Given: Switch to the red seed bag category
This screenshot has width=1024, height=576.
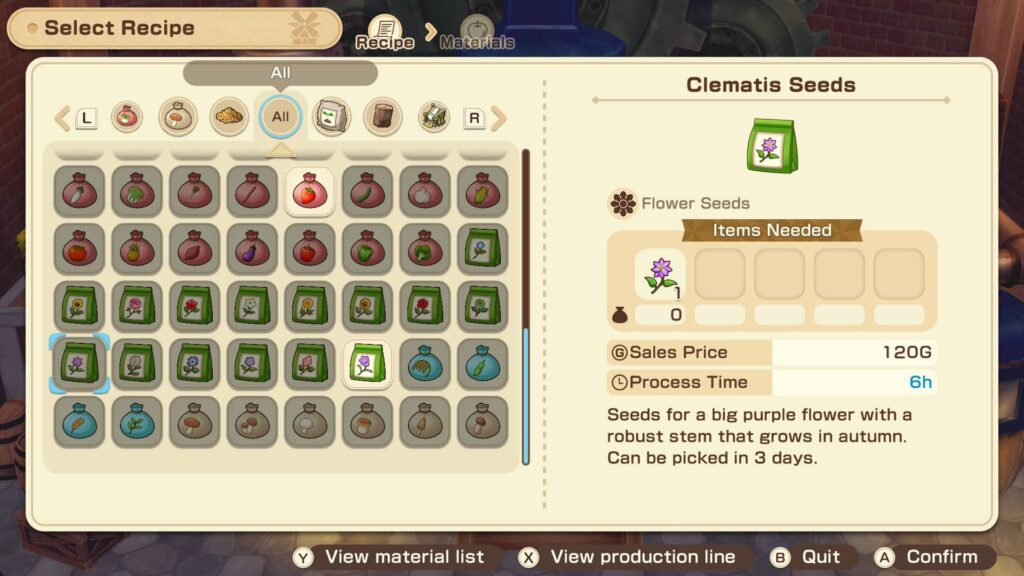Looking at the screenshot, I should tap(127, 117).
